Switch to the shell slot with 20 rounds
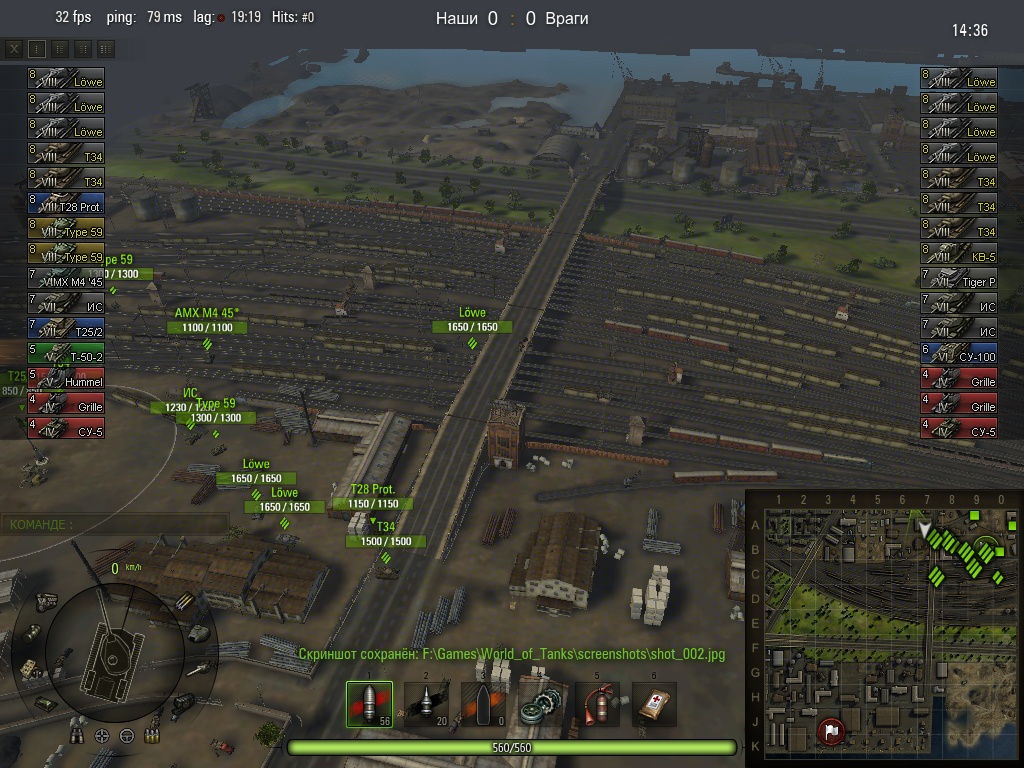 click(426, 705)
